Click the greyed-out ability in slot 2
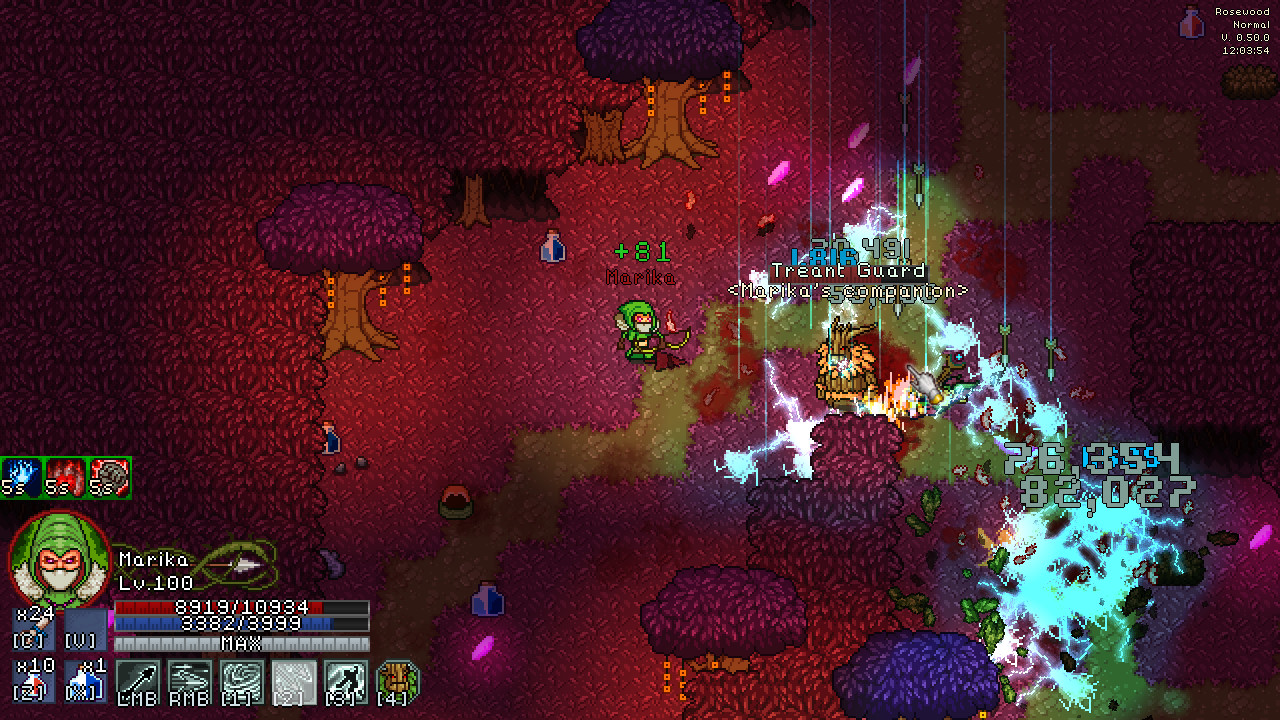 [294, 681]
